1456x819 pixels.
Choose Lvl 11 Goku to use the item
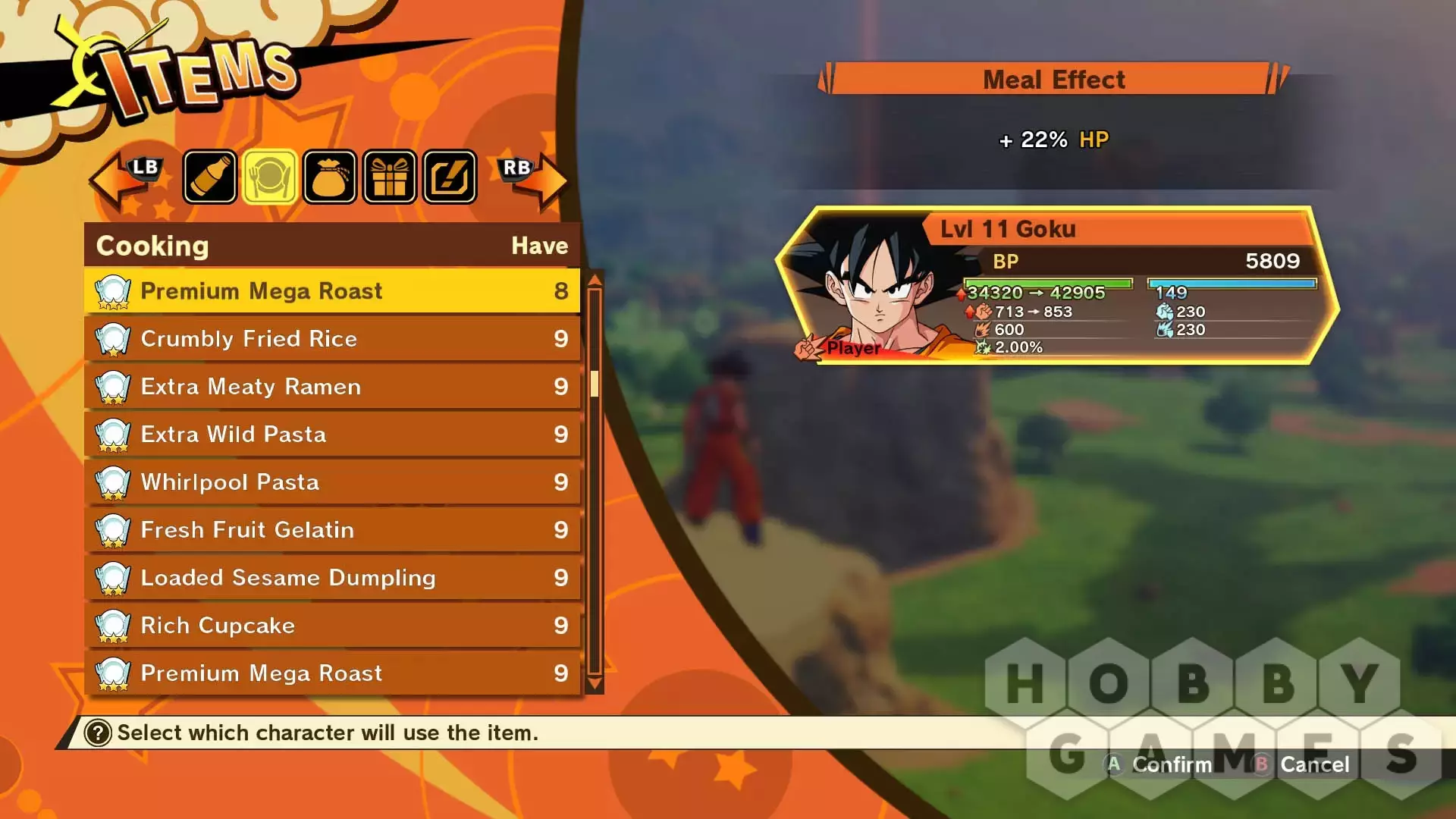tap(1057, 285)
